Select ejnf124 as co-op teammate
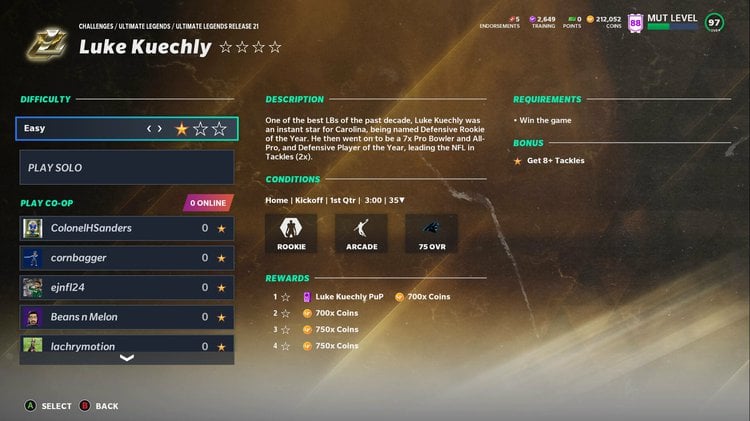This screenshot has width=750, height=421. click(127, 287)
